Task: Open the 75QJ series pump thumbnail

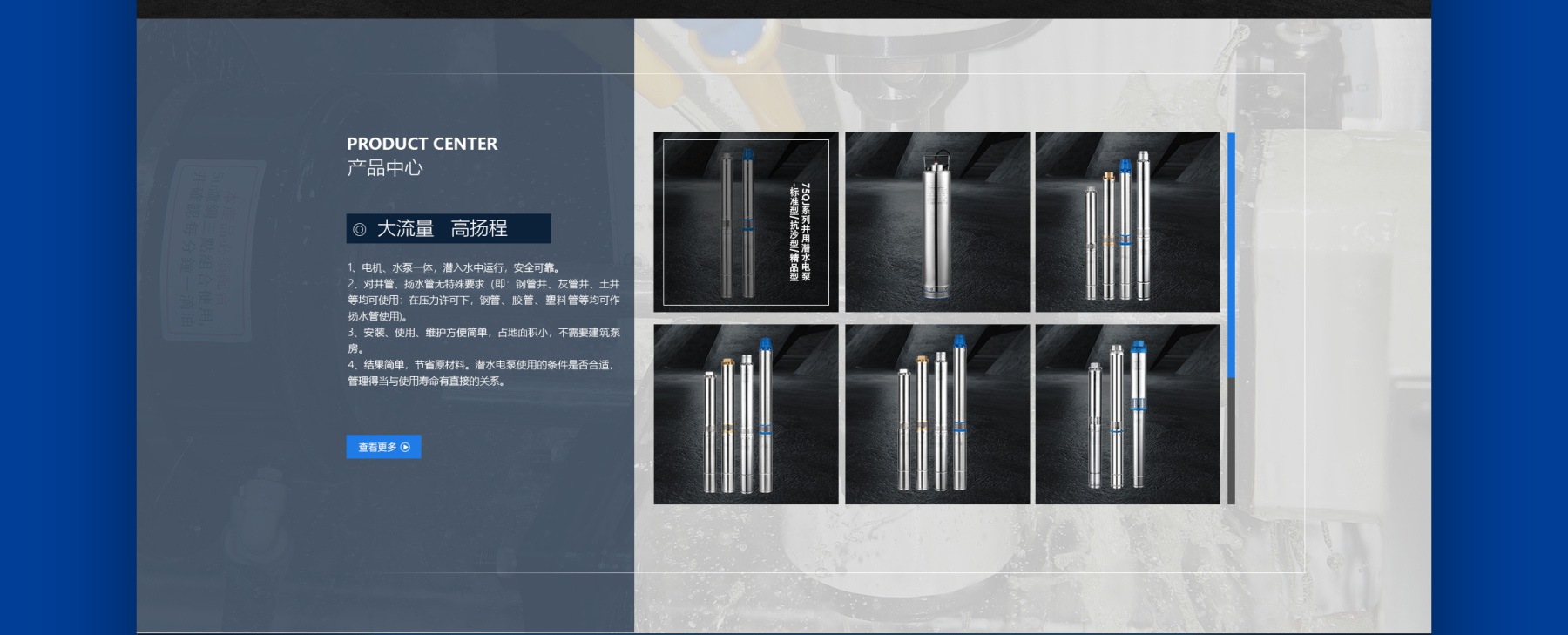Action: (746, 222)
